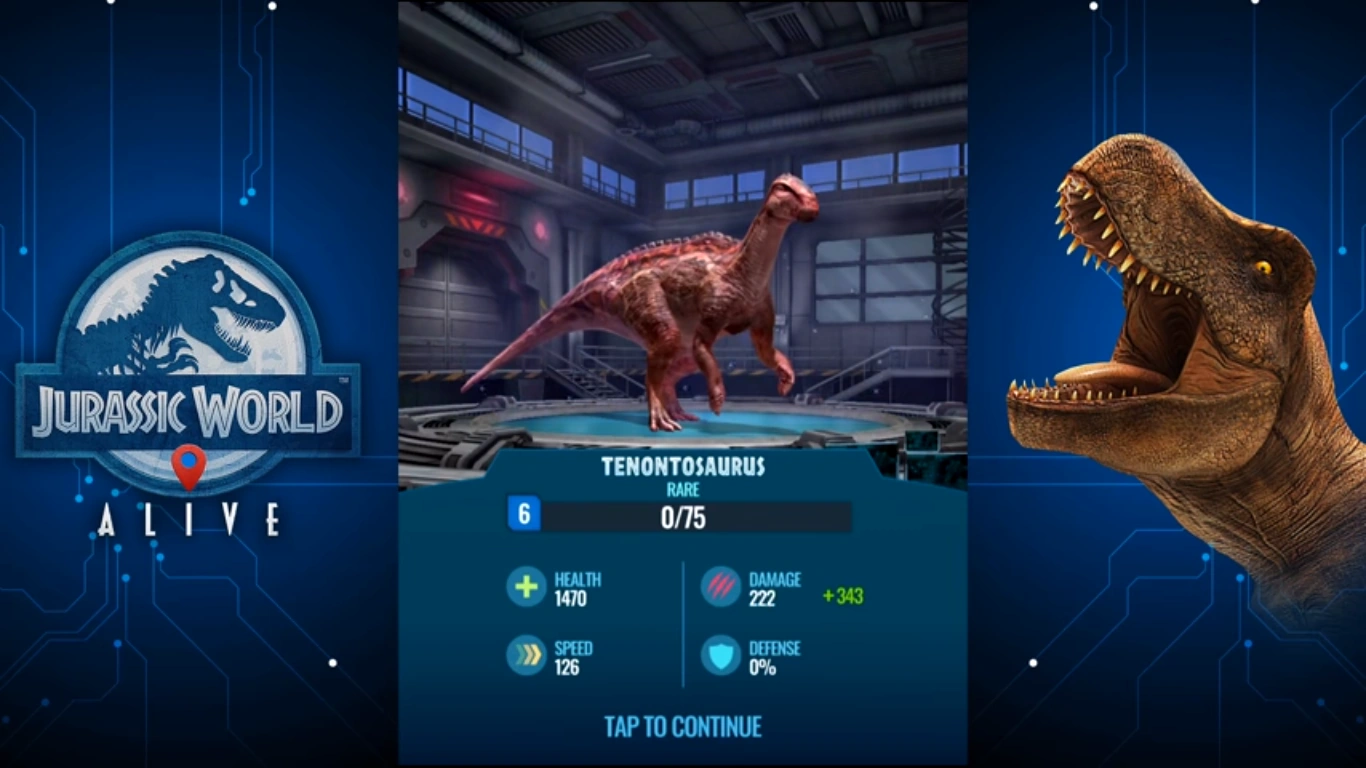Click the Speed chevrons icon
Viewport: 1366px width, 768px height.
pyautogui.click(x=525, y=654)
